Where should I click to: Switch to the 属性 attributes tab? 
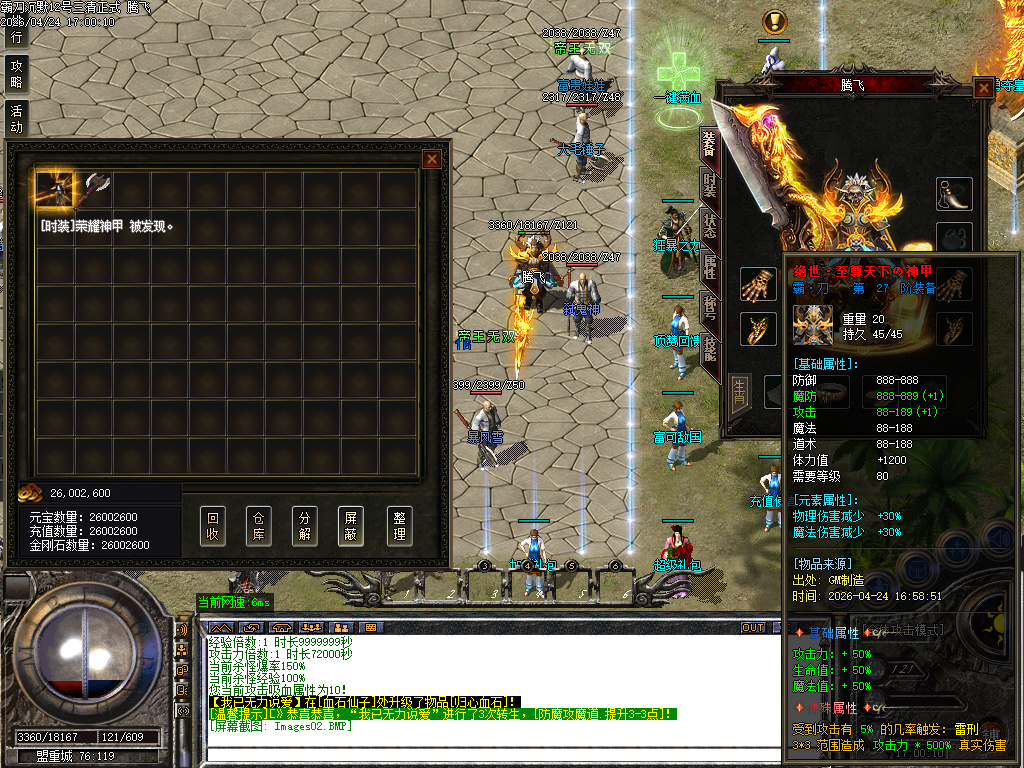click(x=709, y=266)
